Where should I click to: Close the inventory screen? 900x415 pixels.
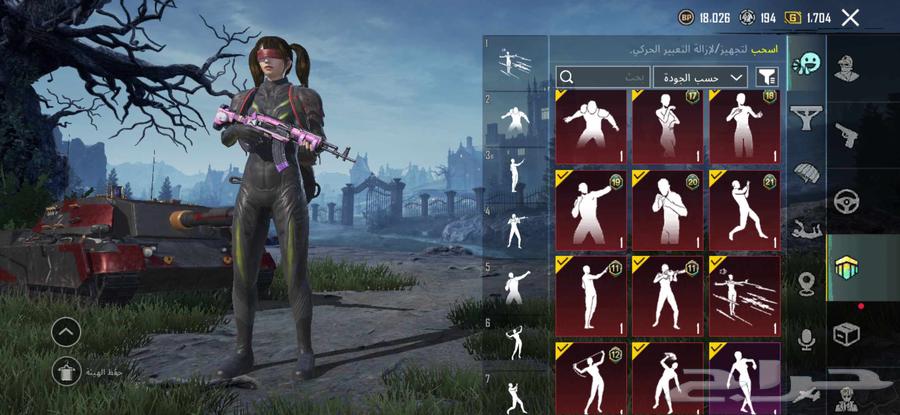(x=850, y=17)
